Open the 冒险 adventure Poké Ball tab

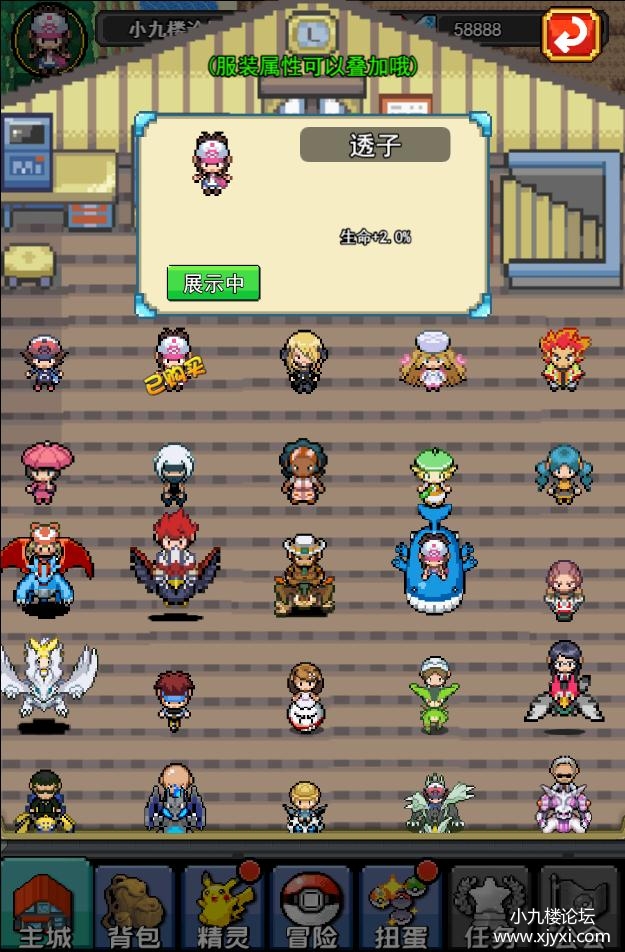click(x=312, y=904)
